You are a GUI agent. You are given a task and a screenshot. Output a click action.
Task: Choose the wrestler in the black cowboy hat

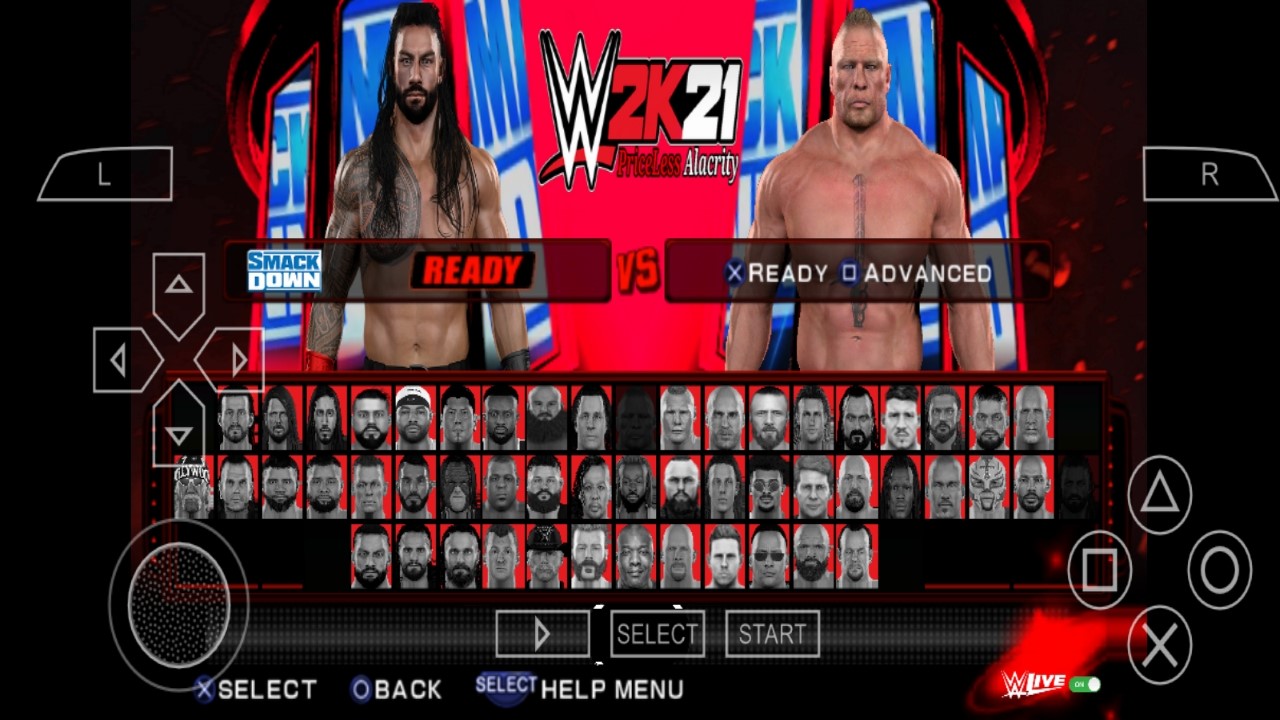point(546,556)
